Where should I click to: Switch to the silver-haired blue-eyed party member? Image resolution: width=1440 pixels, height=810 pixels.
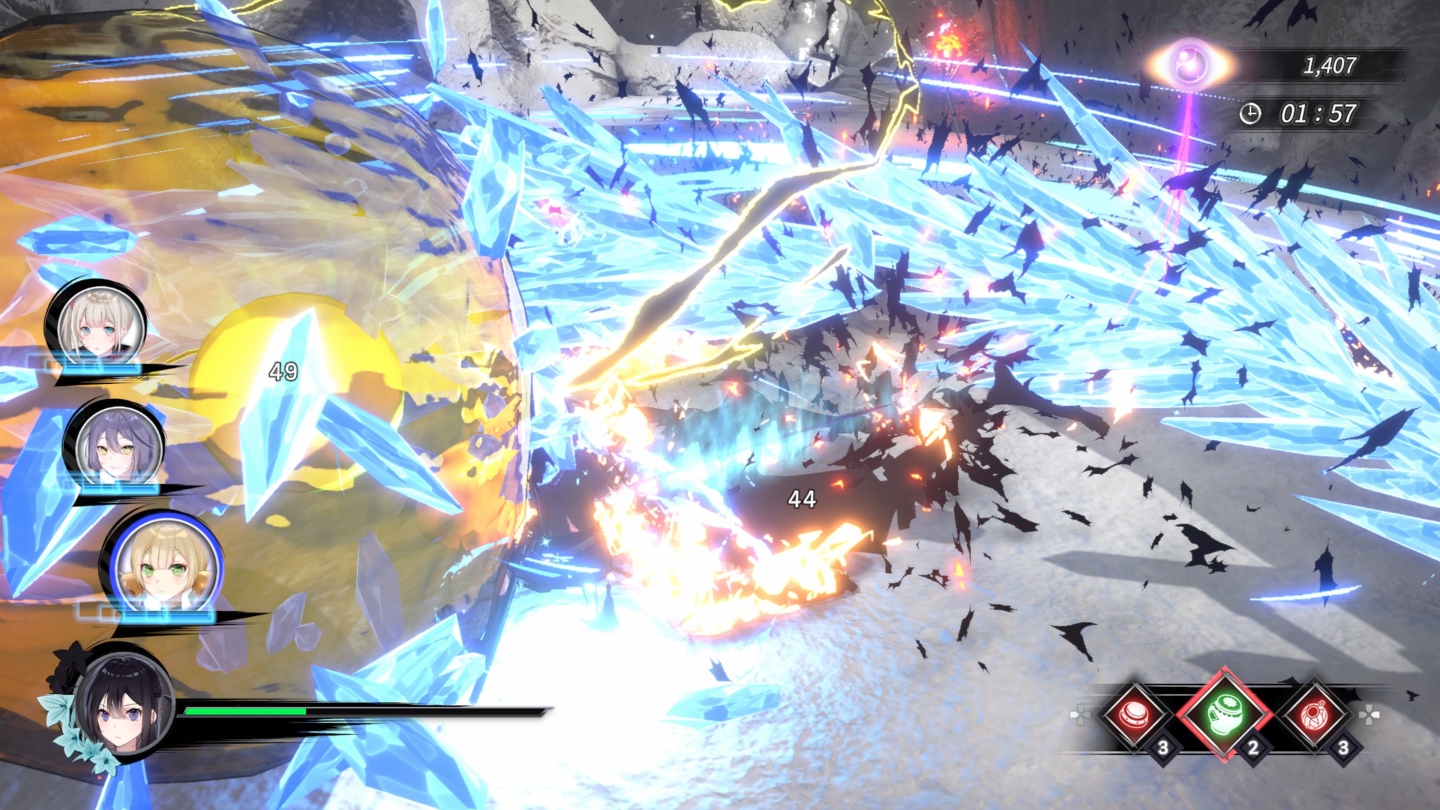(98, 324)
